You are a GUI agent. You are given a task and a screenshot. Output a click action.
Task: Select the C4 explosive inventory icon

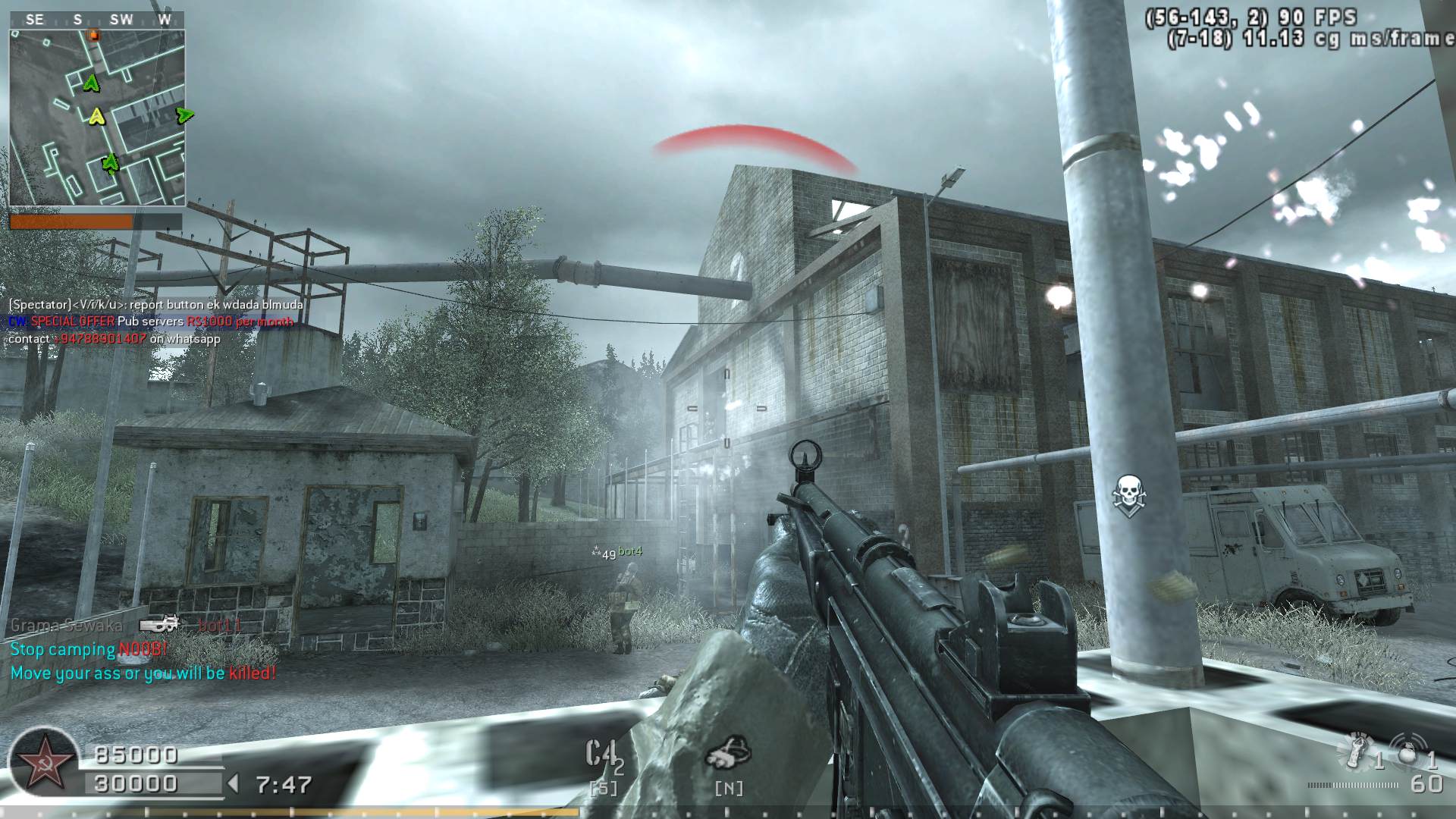pos(601,755)
